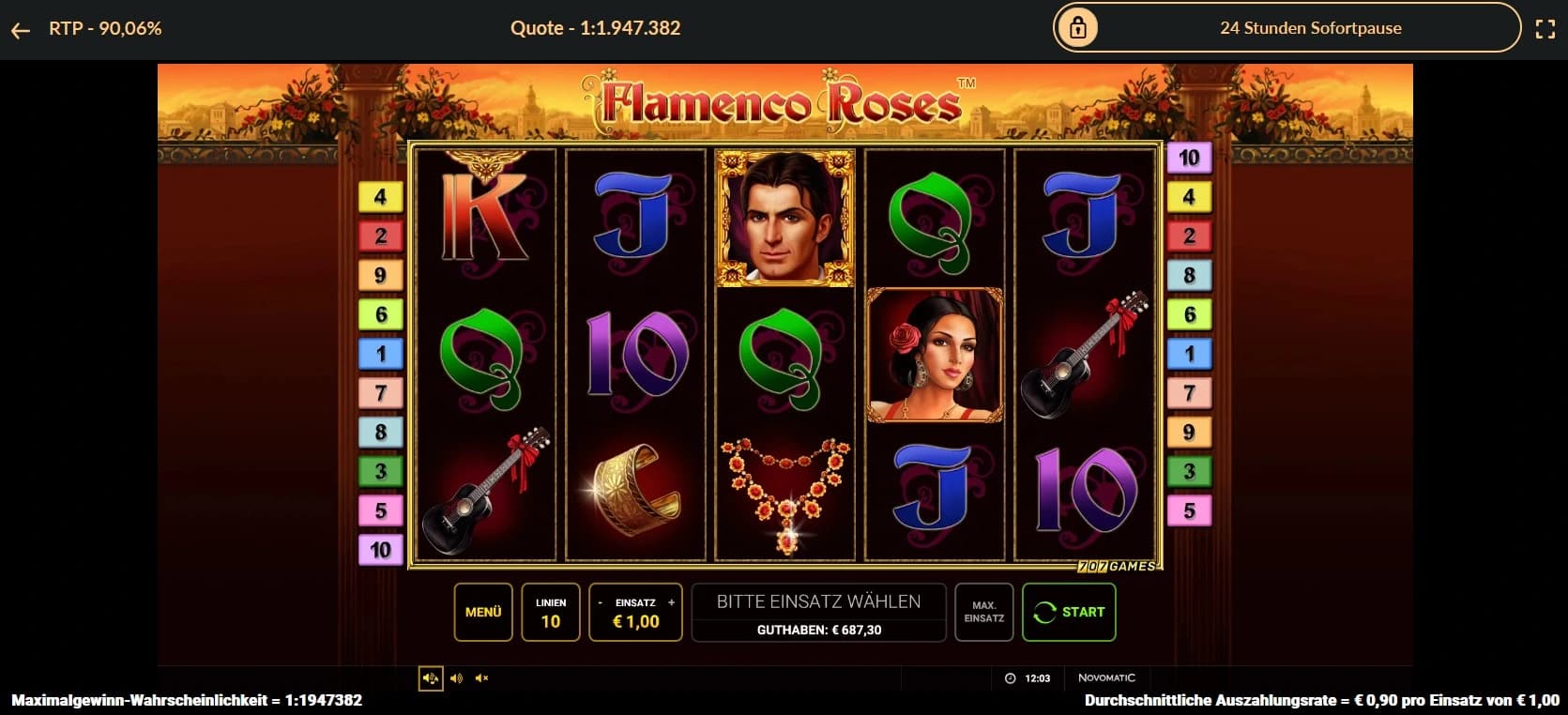This screenshot has width=1568, height=715.
Task: Go back using the top-left arrow
Action: [x=21, y=30]
